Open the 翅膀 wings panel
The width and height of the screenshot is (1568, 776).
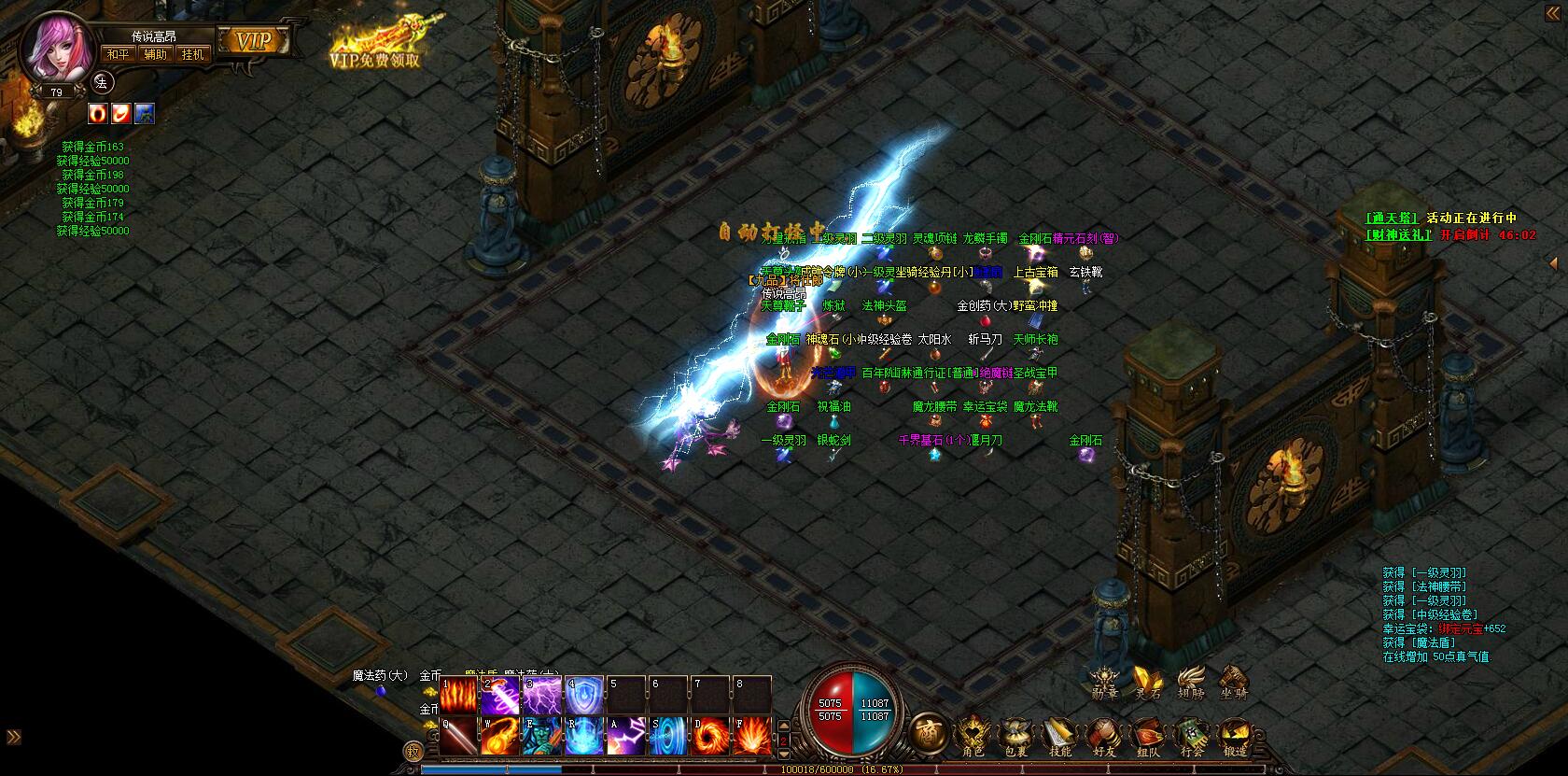1191,682
